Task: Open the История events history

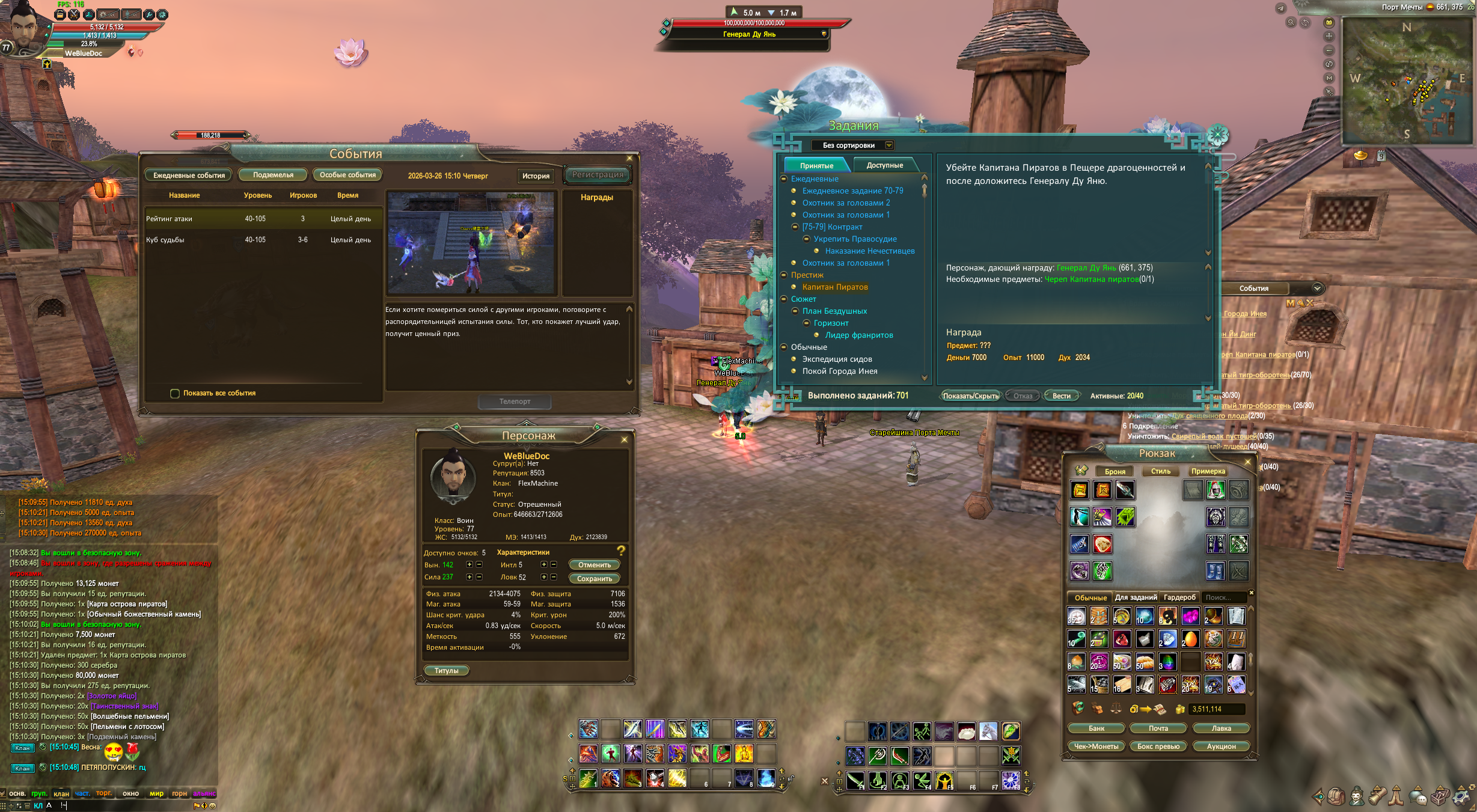Action: point(535,176)
